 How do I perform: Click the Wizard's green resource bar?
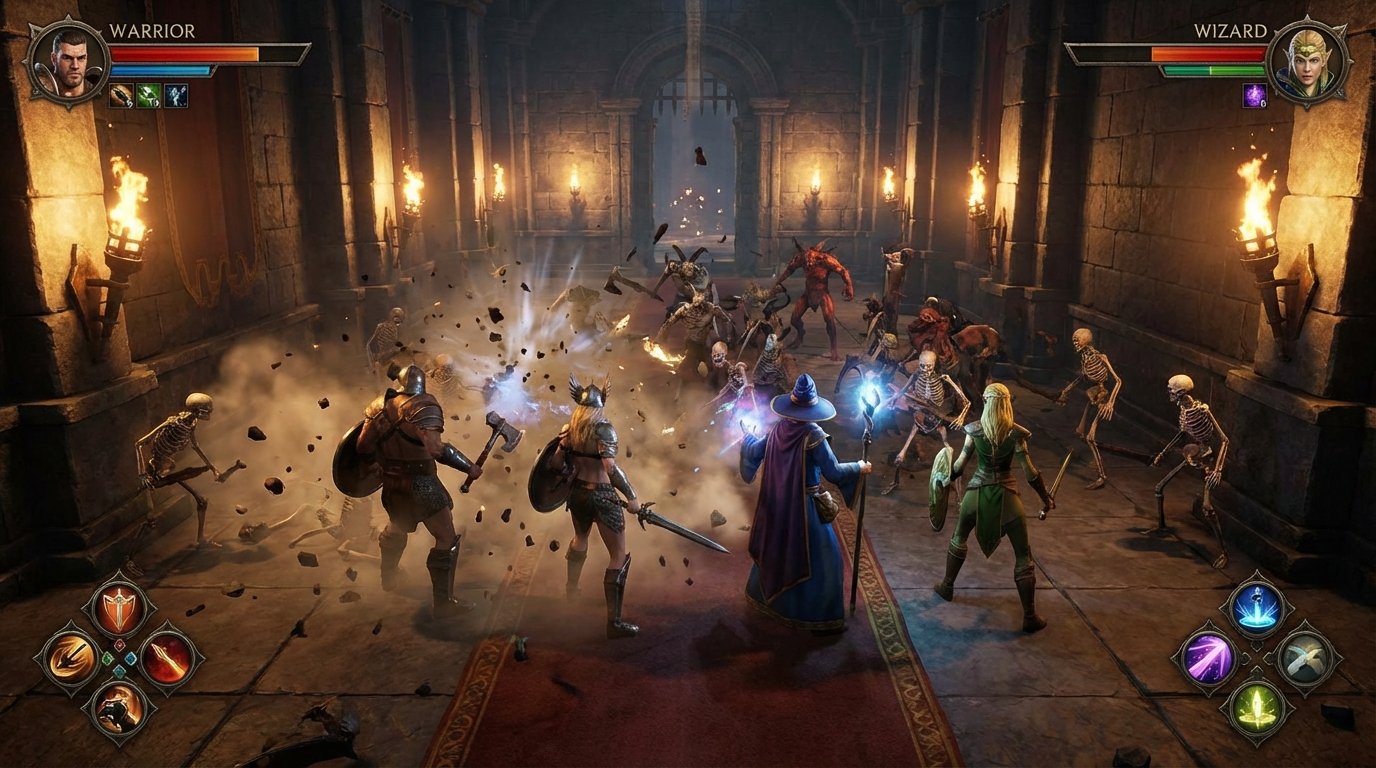click(x=1212, y=70)
